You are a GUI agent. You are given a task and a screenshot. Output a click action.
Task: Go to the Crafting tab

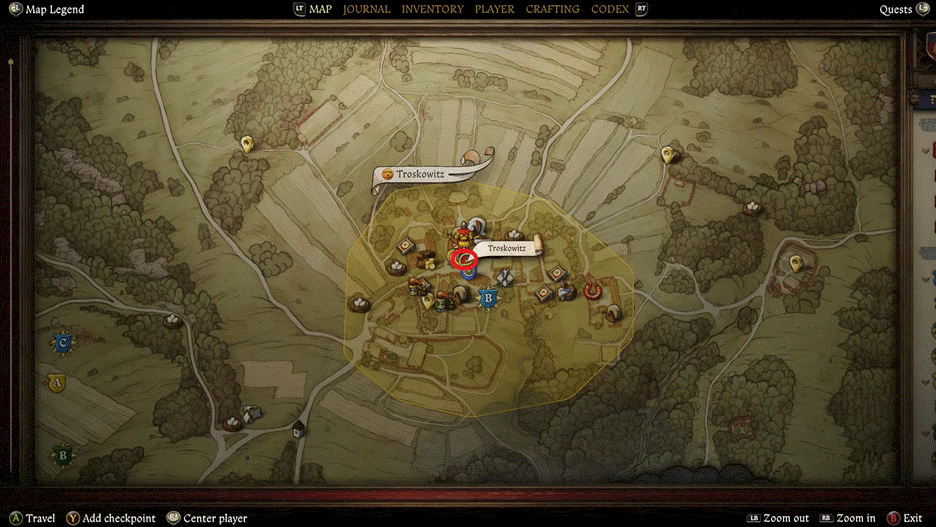[552, 9]
